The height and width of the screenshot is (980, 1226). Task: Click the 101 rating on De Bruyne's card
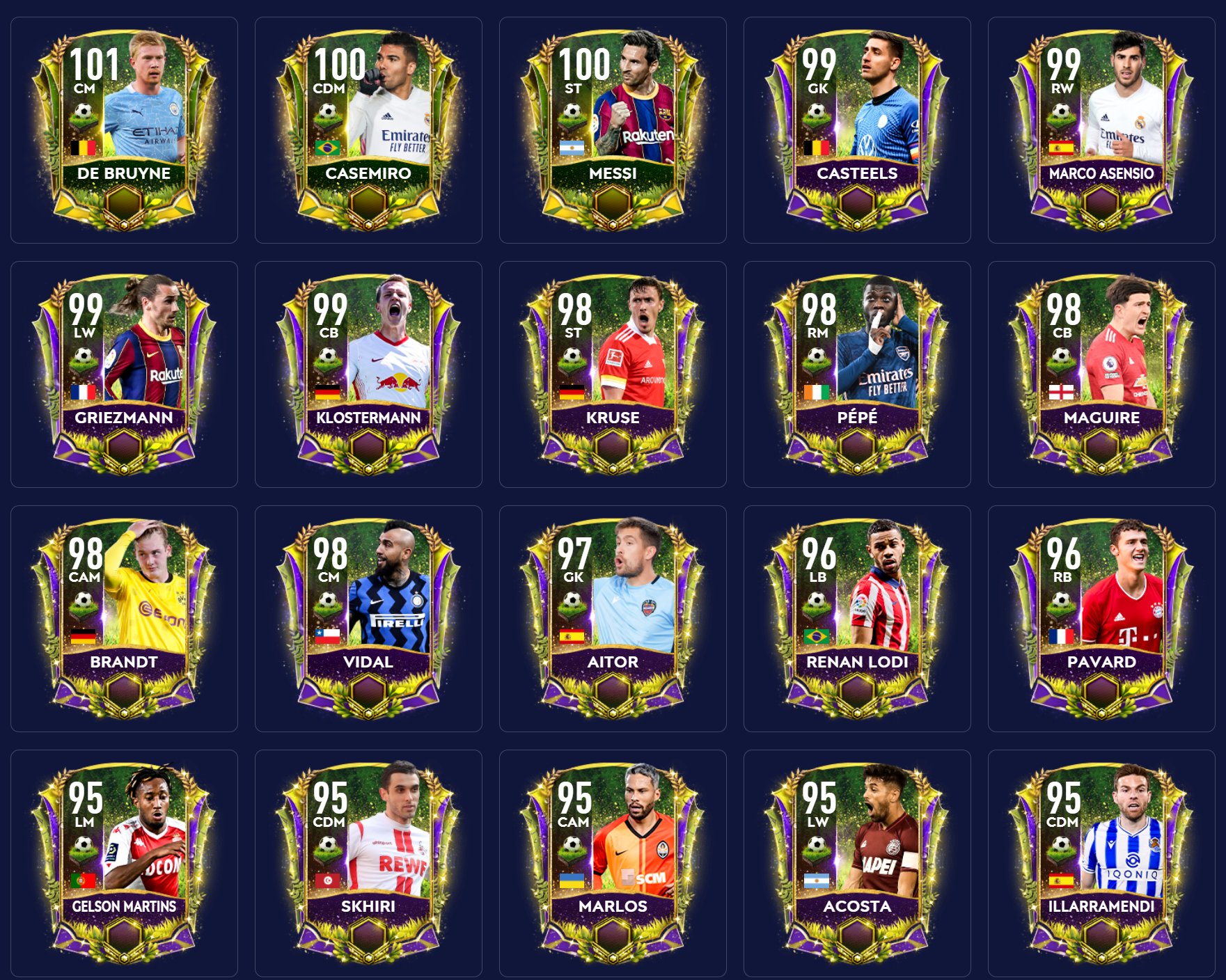pos(94,65)
